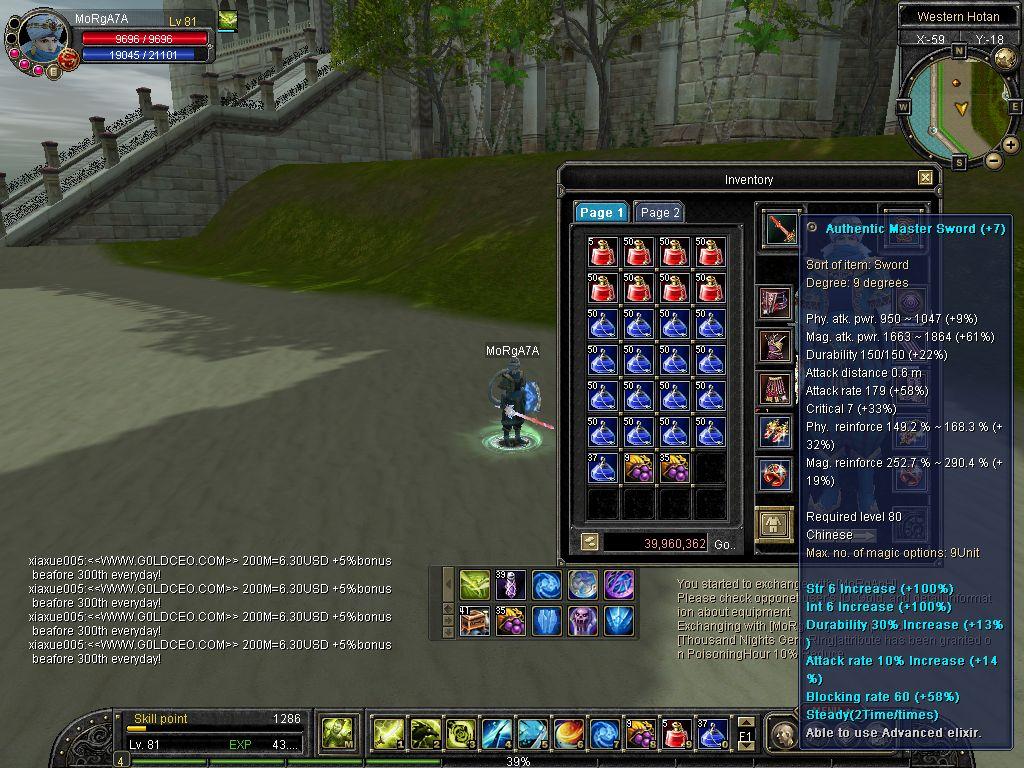Activate the fireball skill in hotbar slot 6

568,734
